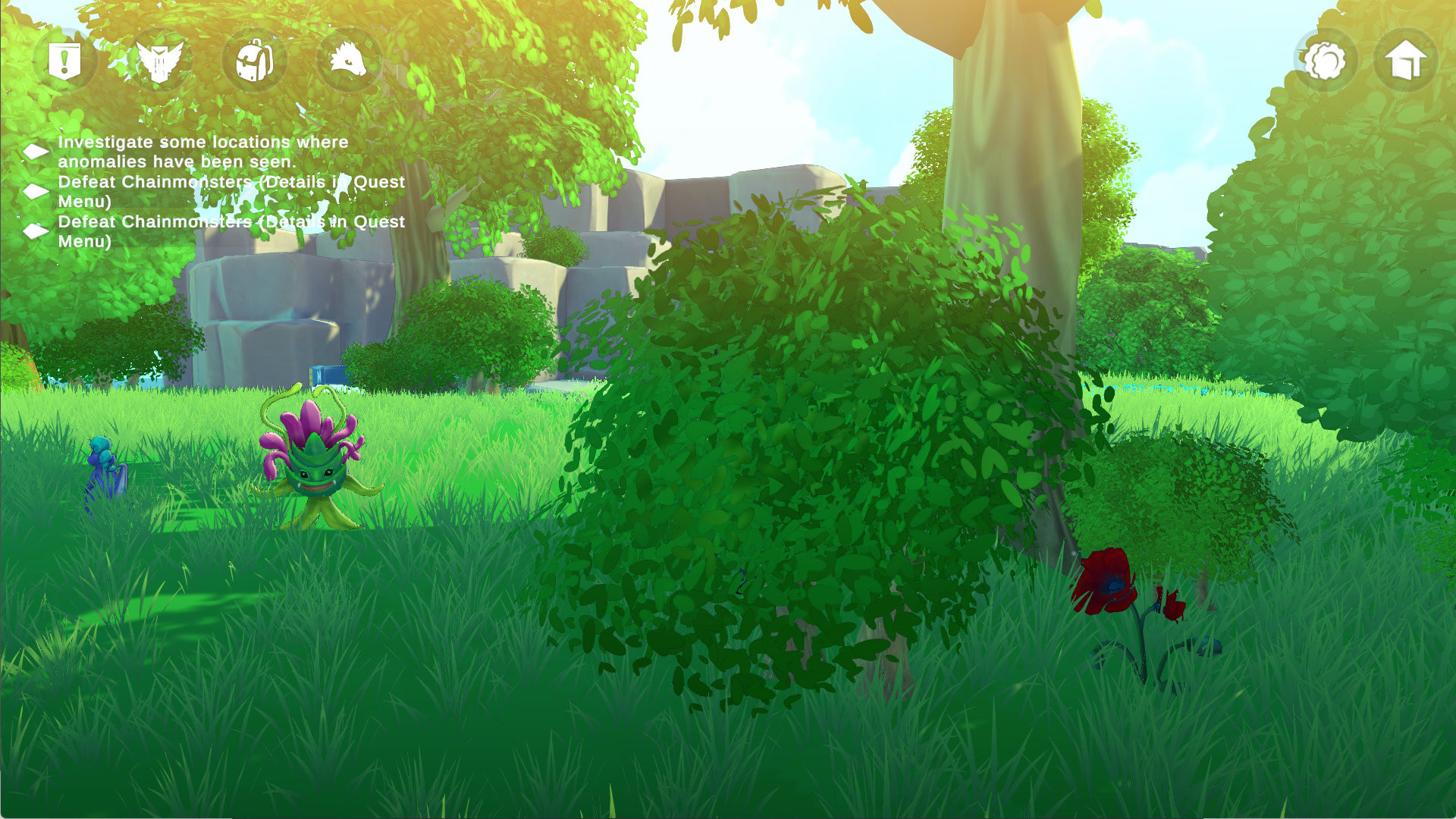Toggle the first Defeat Chainmonsters objective marker
The image size is (1456, 819).
click(34, 190)
